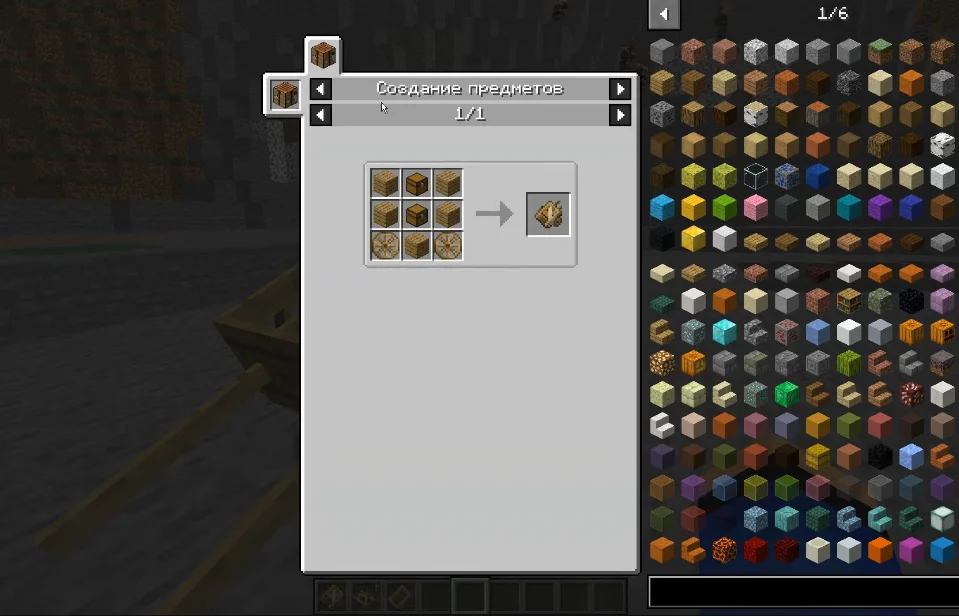The height and width of the screenshot is (616, 959).
Task: Select the top crafting table tab
Action: point(323,55)
